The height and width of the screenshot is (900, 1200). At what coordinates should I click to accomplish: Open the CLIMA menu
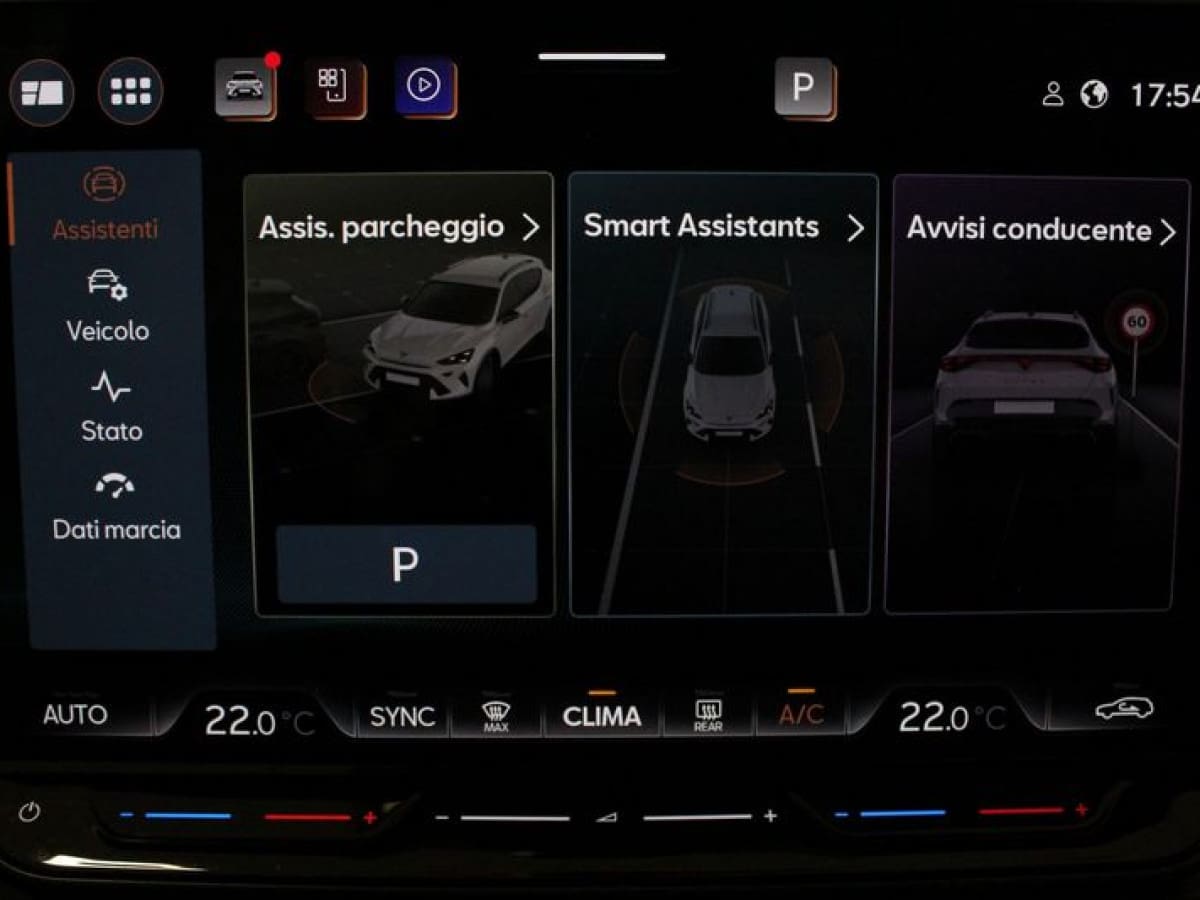point(601,716)
